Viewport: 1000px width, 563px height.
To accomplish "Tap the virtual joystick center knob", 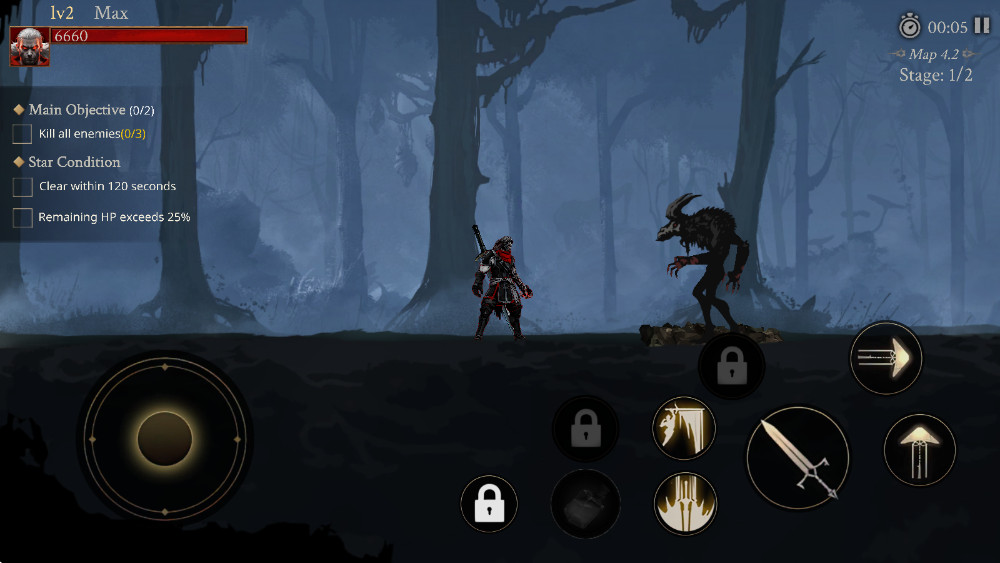I will click(x=165, y=438).
